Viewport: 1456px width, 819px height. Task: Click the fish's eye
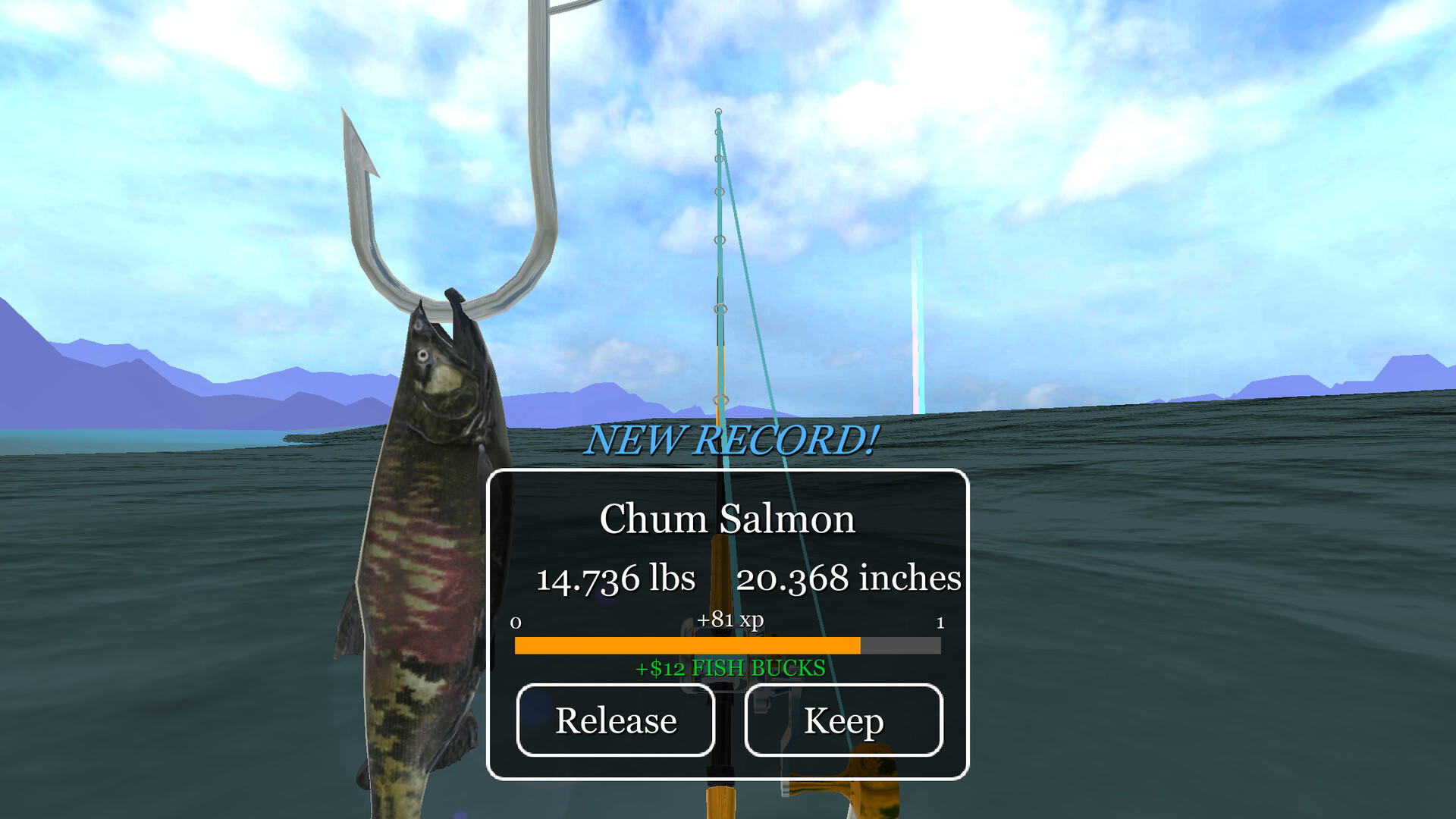click(x=422, y=356)
